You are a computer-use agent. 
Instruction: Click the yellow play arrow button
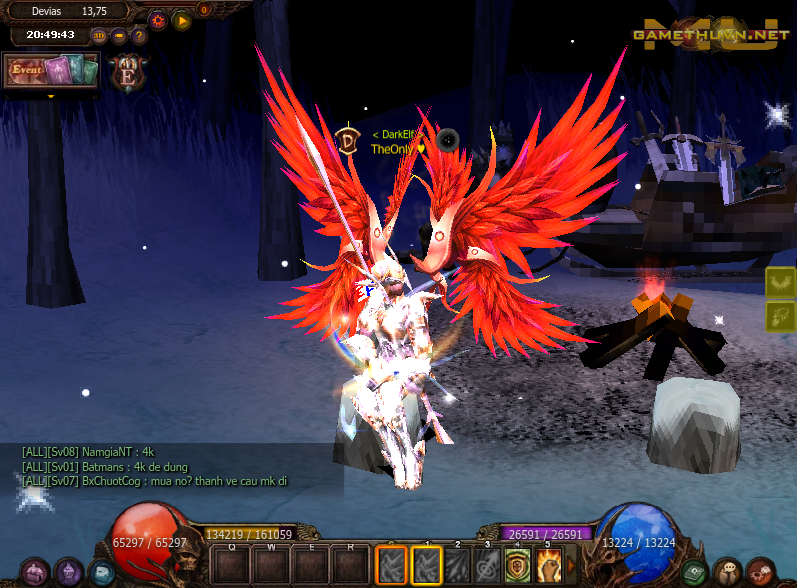click(x=181, y=20)
